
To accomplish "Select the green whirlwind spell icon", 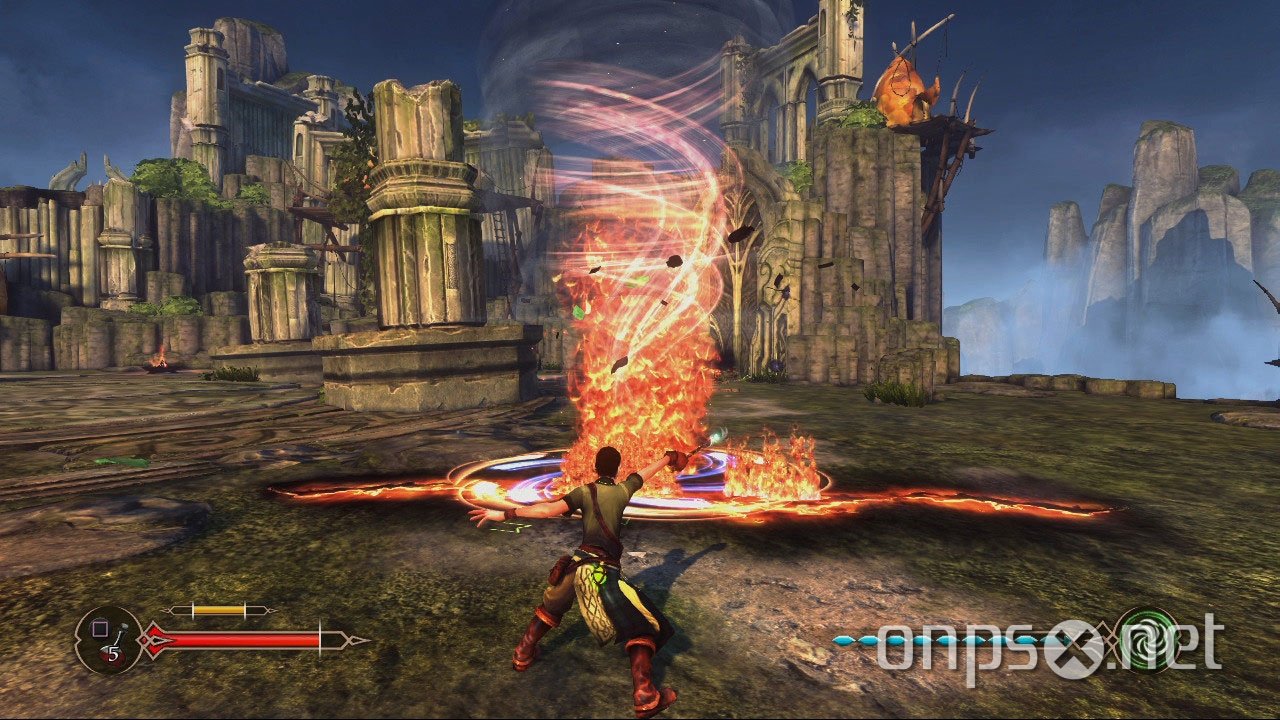I will pyautogui.click(x=1146, y=639).
